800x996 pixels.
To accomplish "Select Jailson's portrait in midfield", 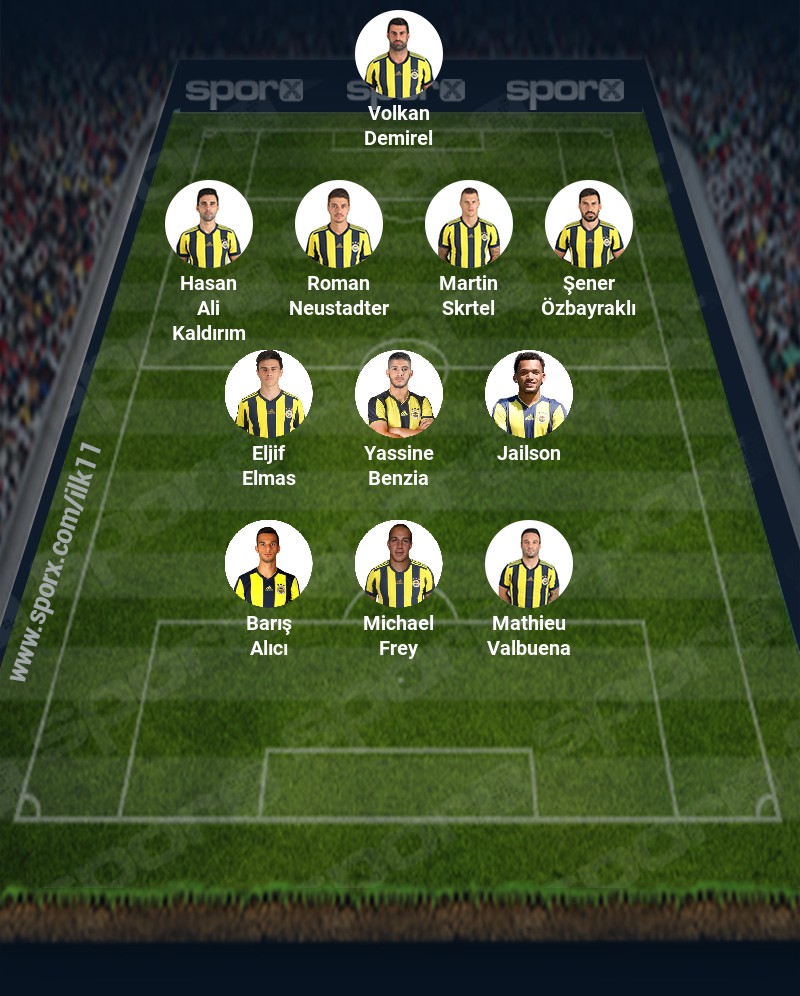I will tap(529, 394).
